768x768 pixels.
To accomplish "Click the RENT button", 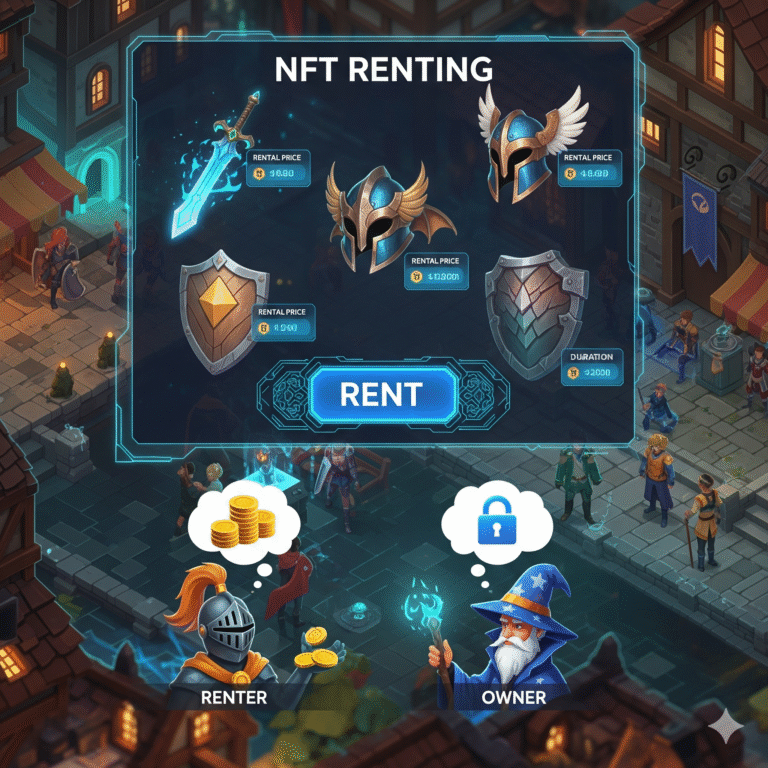I will click(381, 393).
